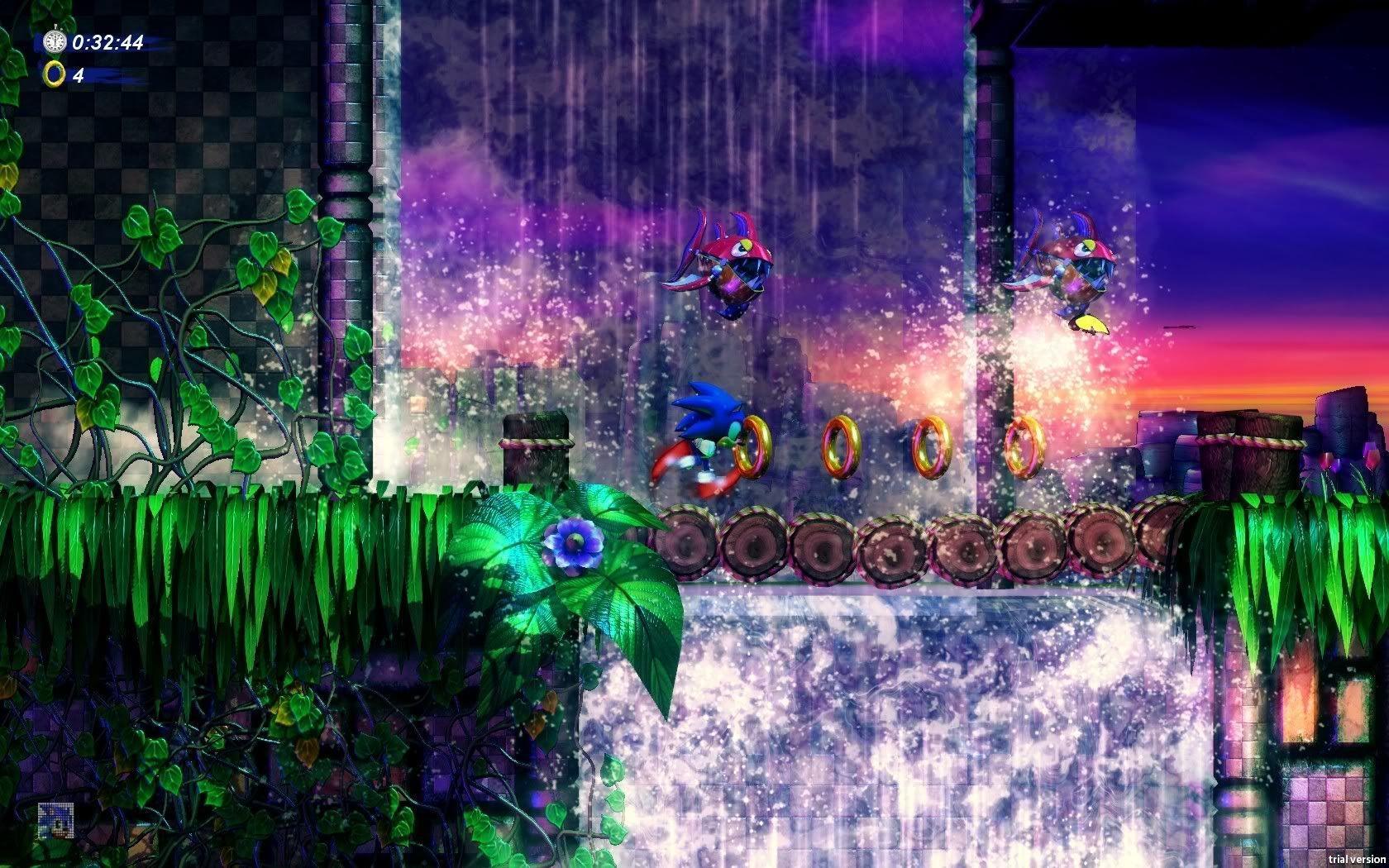This screenshot has width=1389, height=868.
Task: Click the gold ring counter icon
Action: point(55,74)
